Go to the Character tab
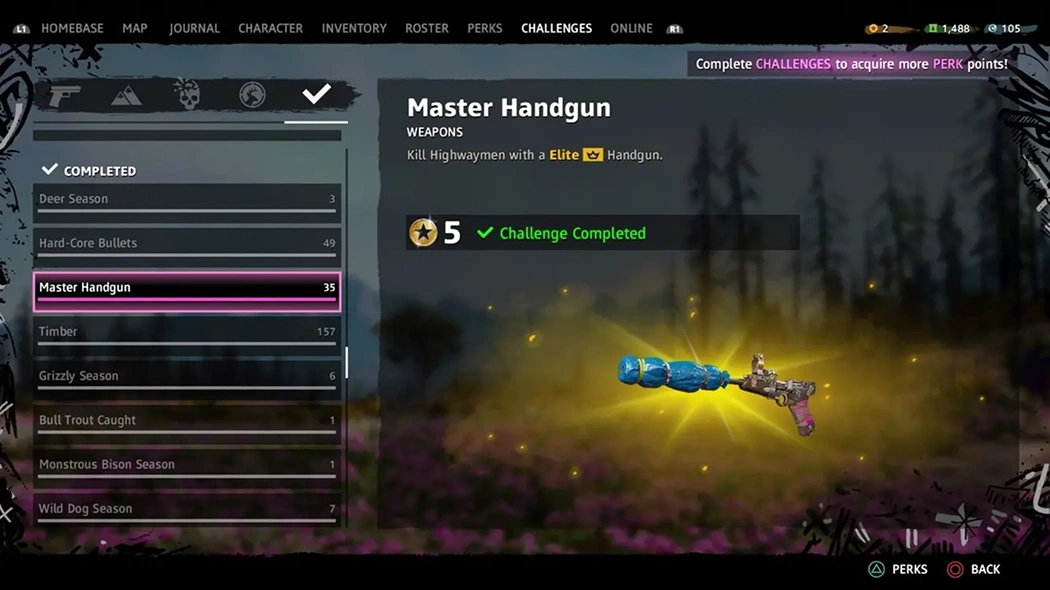This screenshot has height=590, width=1050. [x=270, y=28]
